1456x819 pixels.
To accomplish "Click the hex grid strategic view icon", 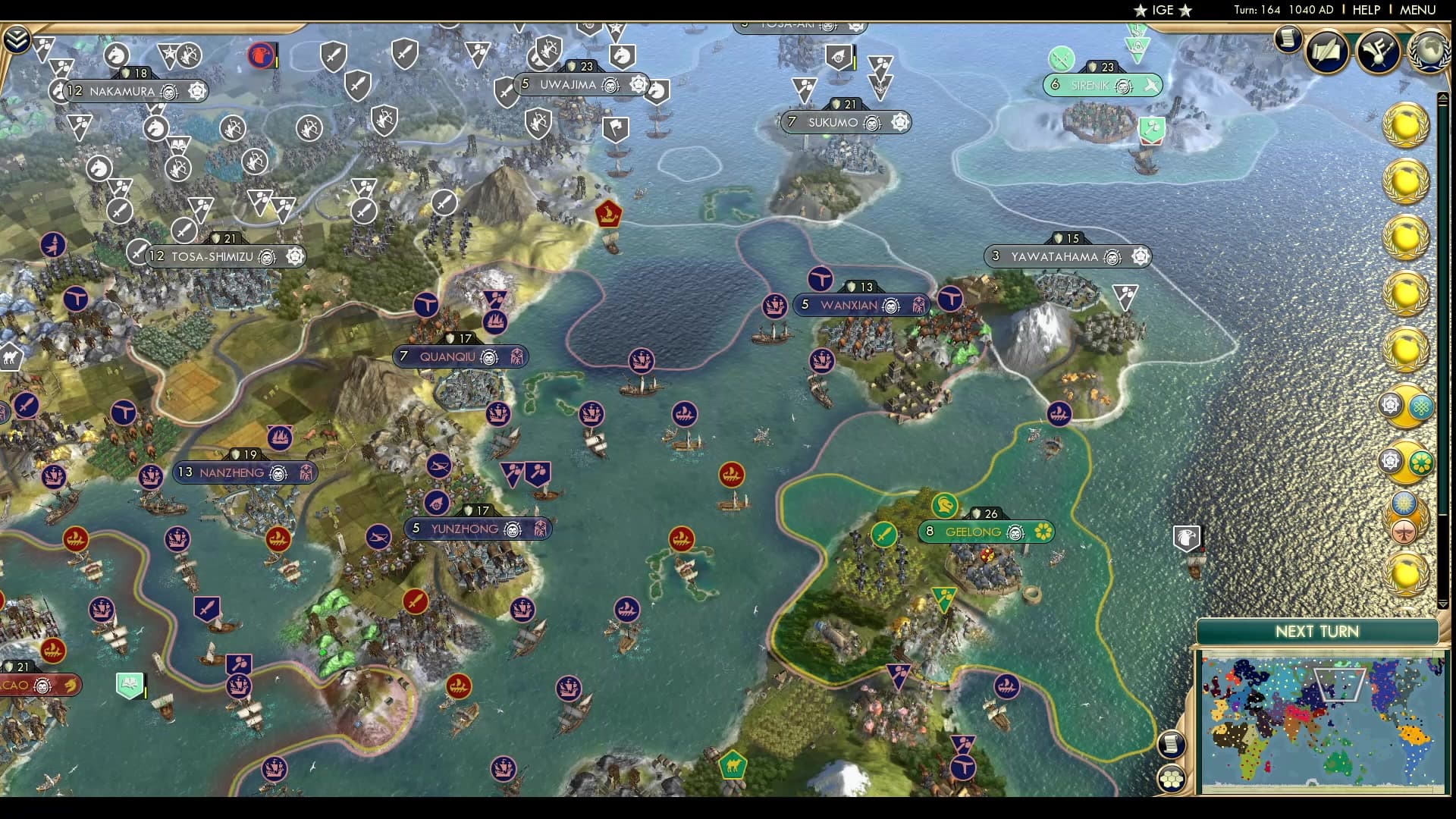I will [1172, 777].
